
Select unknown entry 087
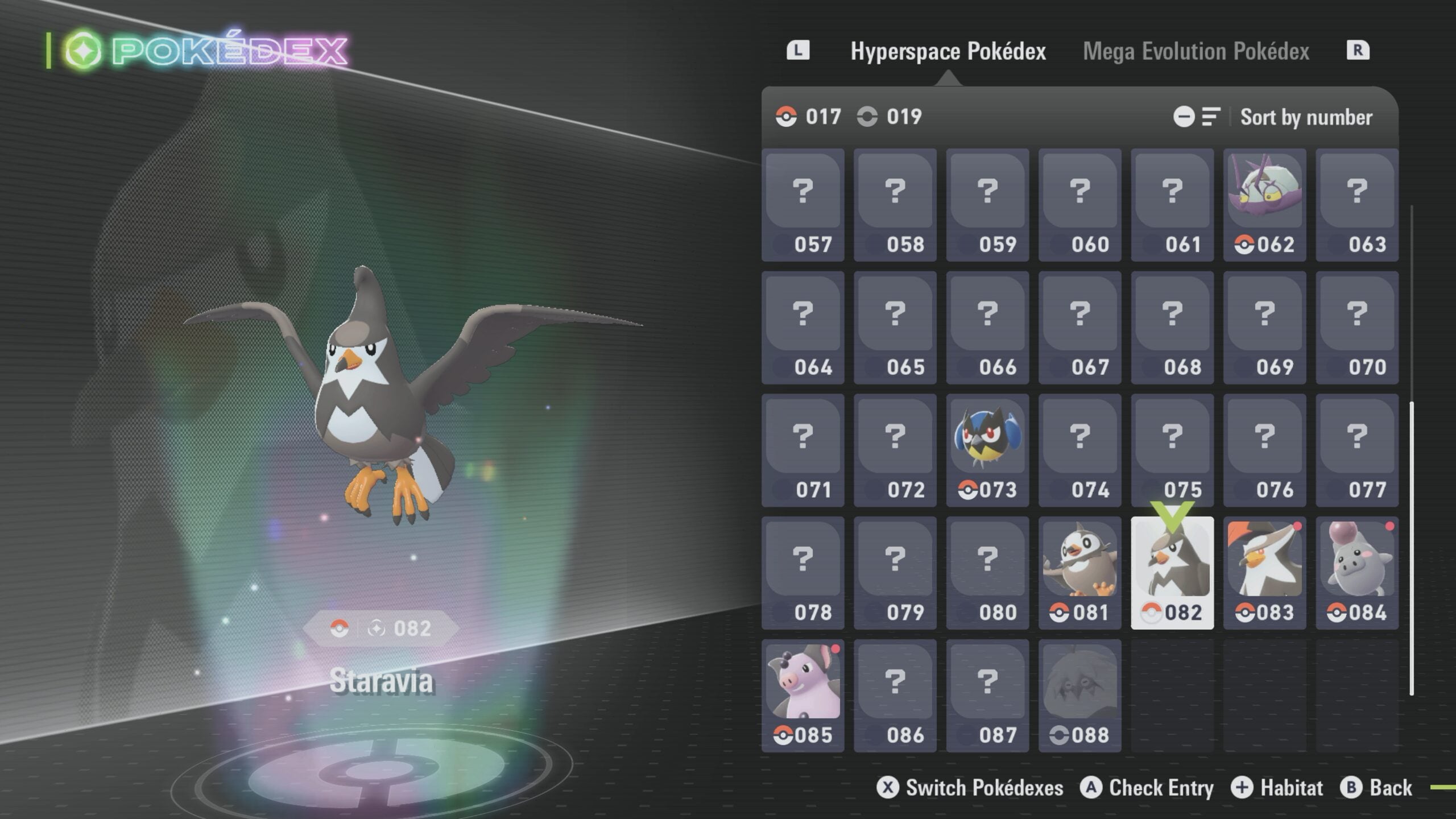[987, 696]
